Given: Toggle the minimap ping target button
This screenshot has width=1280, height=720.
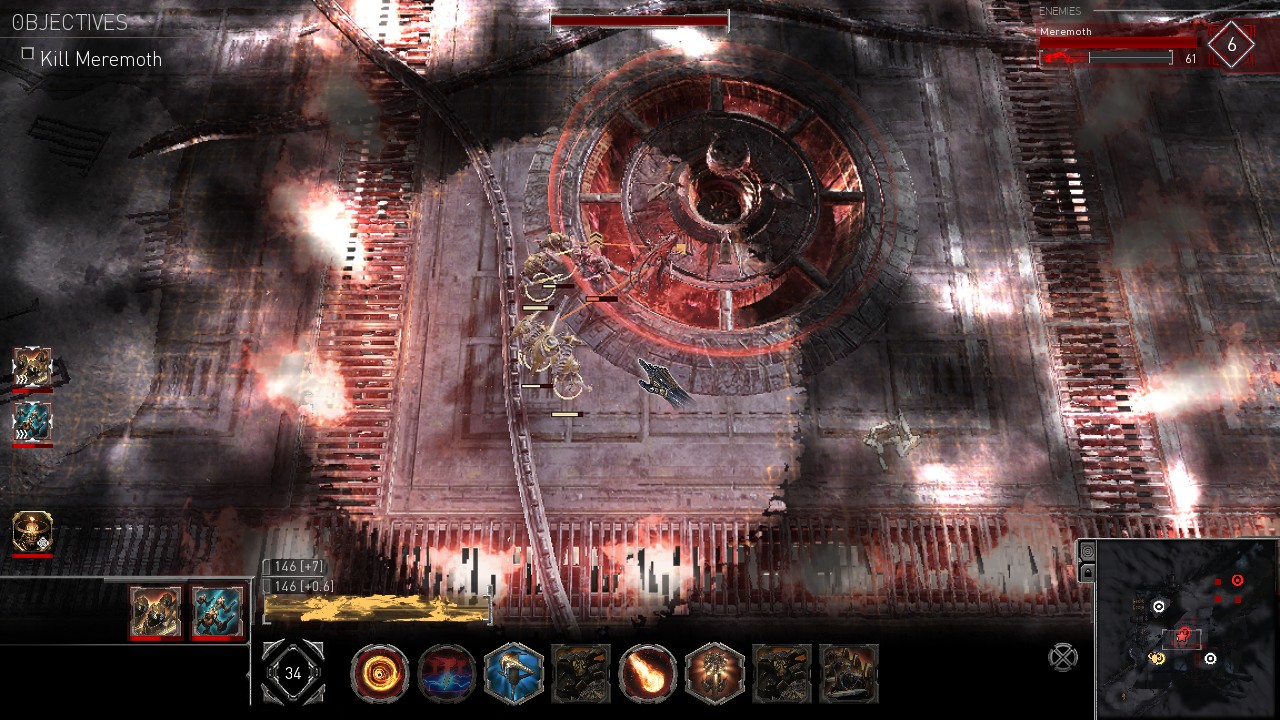Looking at the screenshot, I should [x=1087, y=551].
